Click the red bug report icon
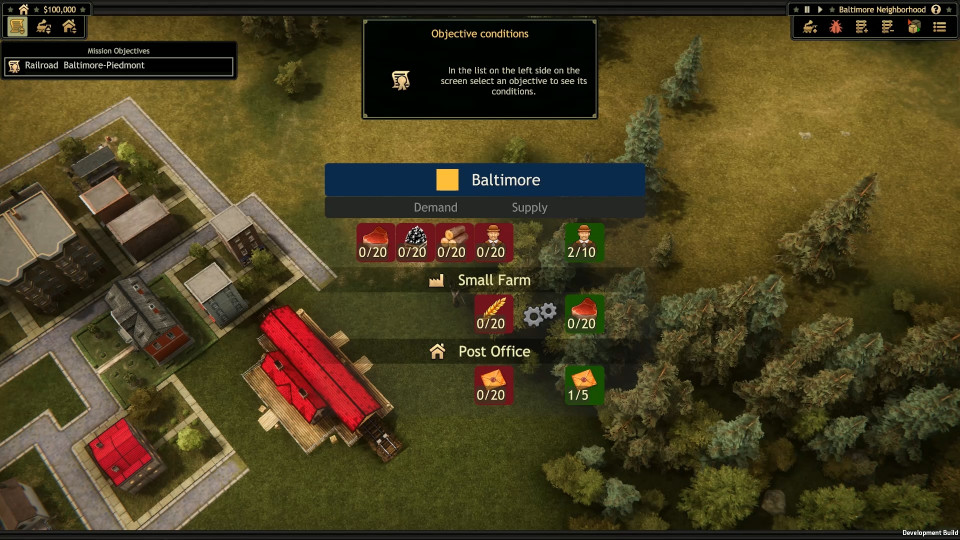 coord(835,27)
